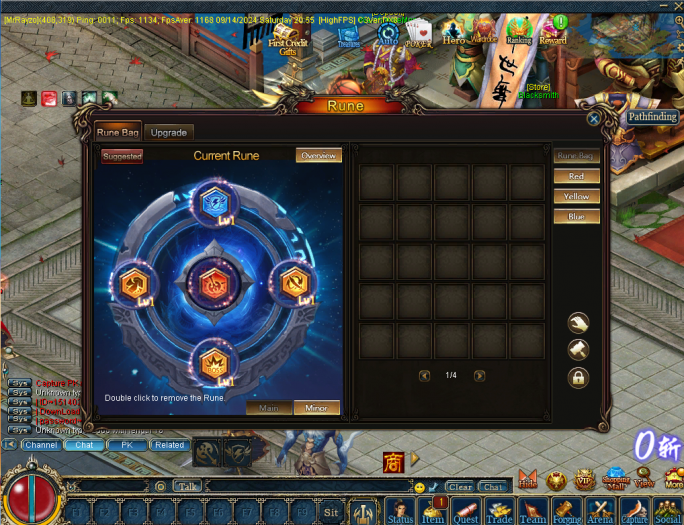The height and width of the screenshot is (525, 684).
Task: Open the Reward icon
Action: [x=553, y=31]
